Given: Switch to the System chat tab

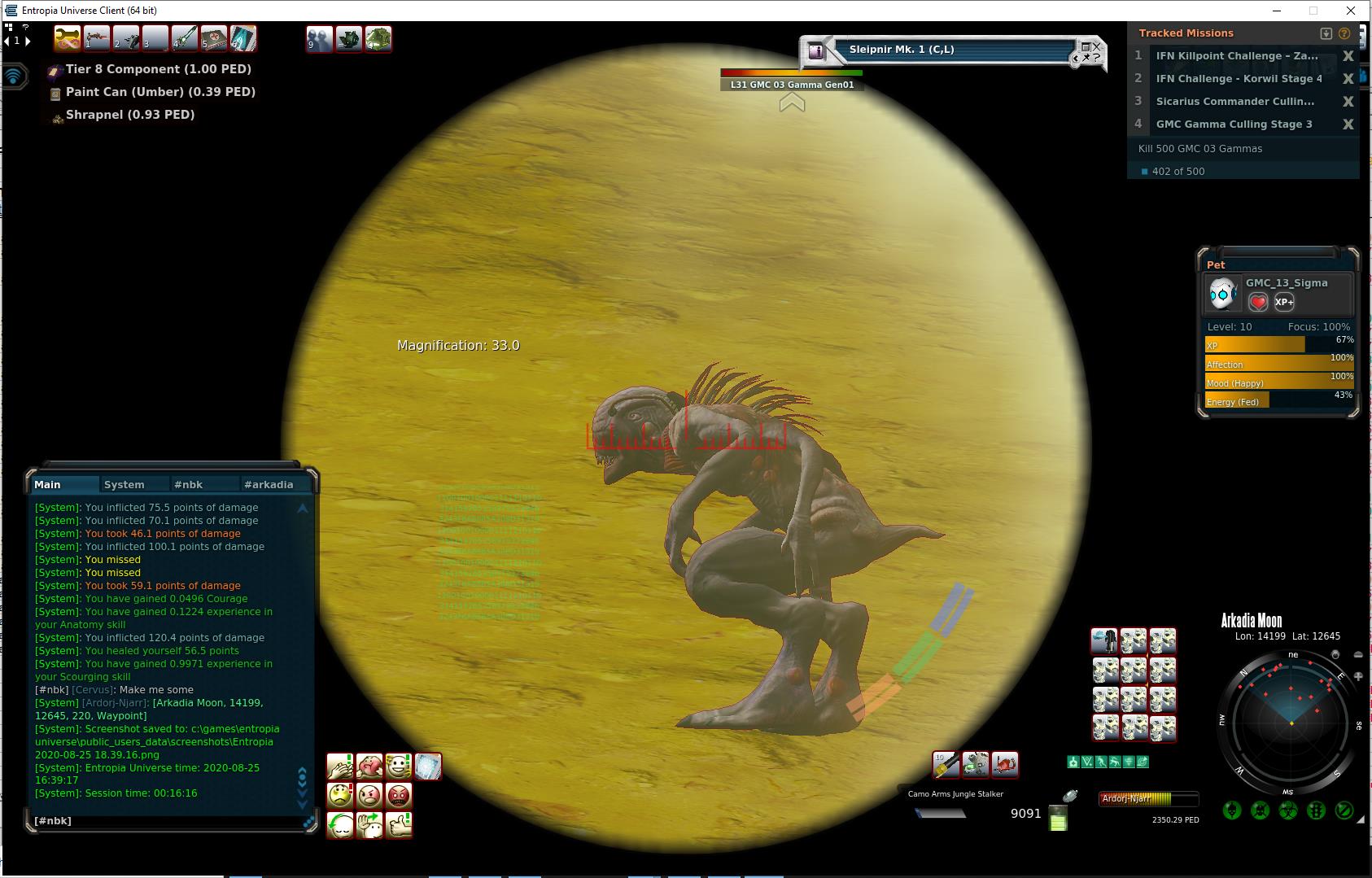Looking at the screenshot, I should (x=124, y=484).
